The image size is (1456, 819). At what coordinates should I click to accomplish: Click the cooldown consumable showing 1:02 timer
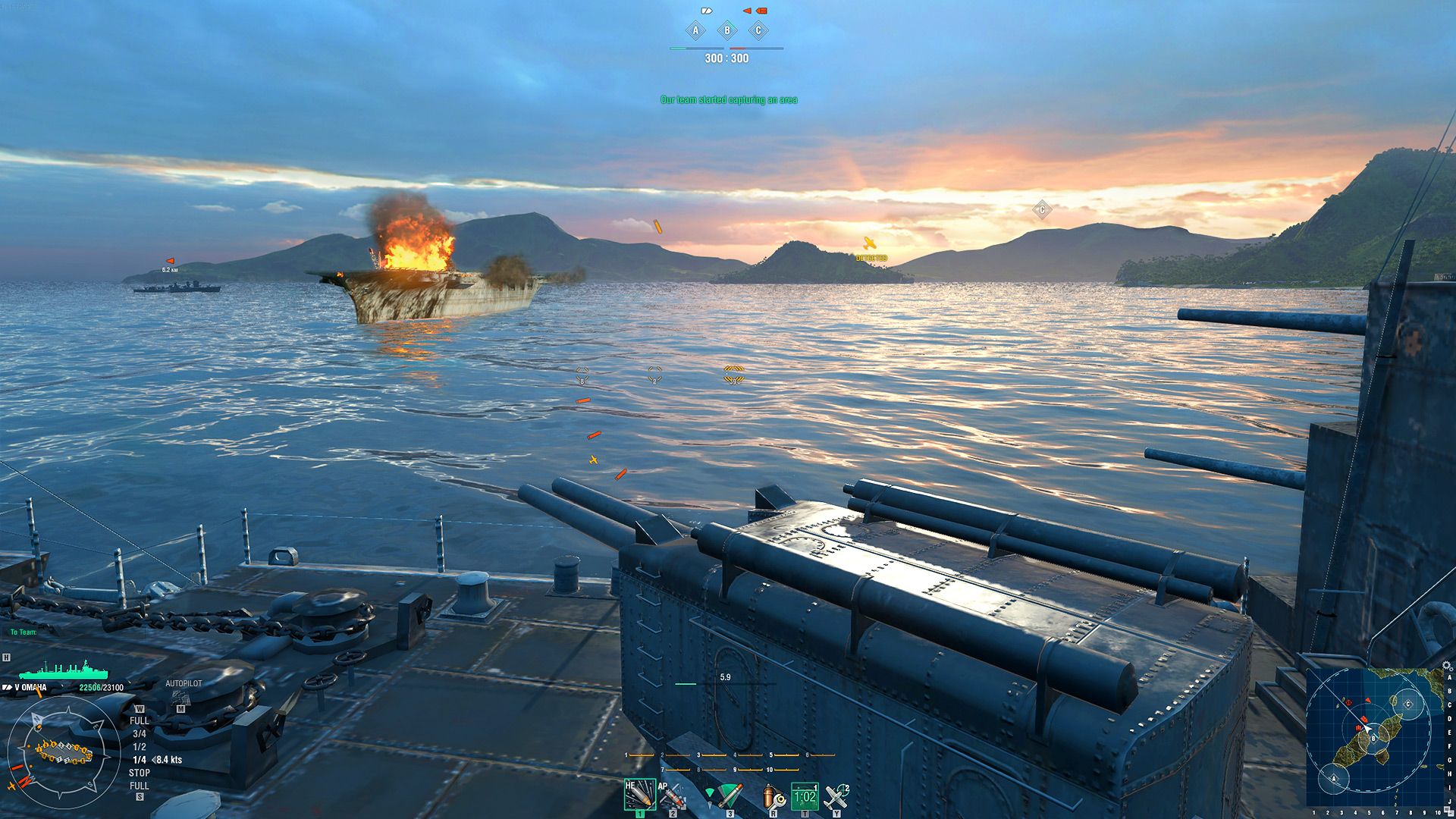pyautogui.click(x=805, y=795)
